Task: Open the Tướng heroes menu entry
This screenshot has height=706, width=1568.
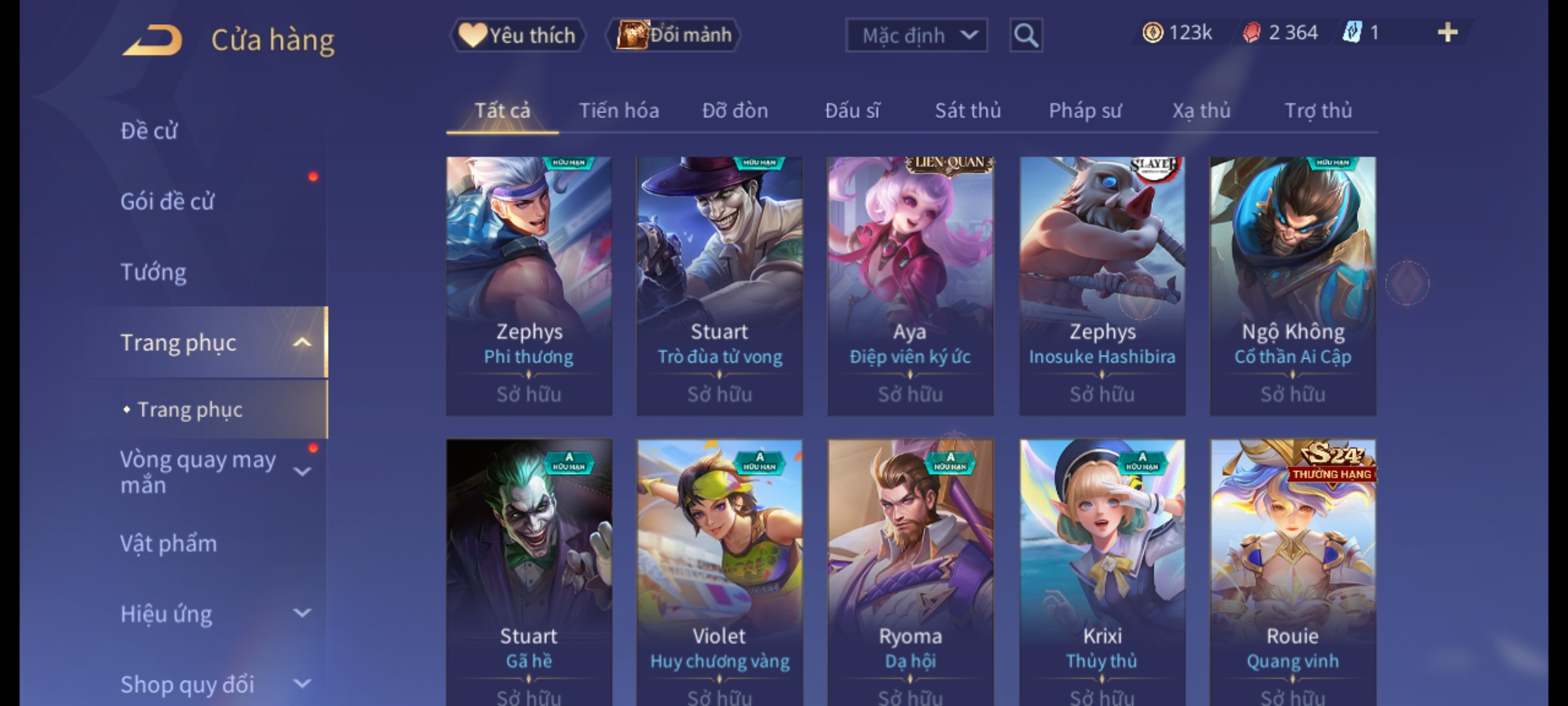Action: 154,272
